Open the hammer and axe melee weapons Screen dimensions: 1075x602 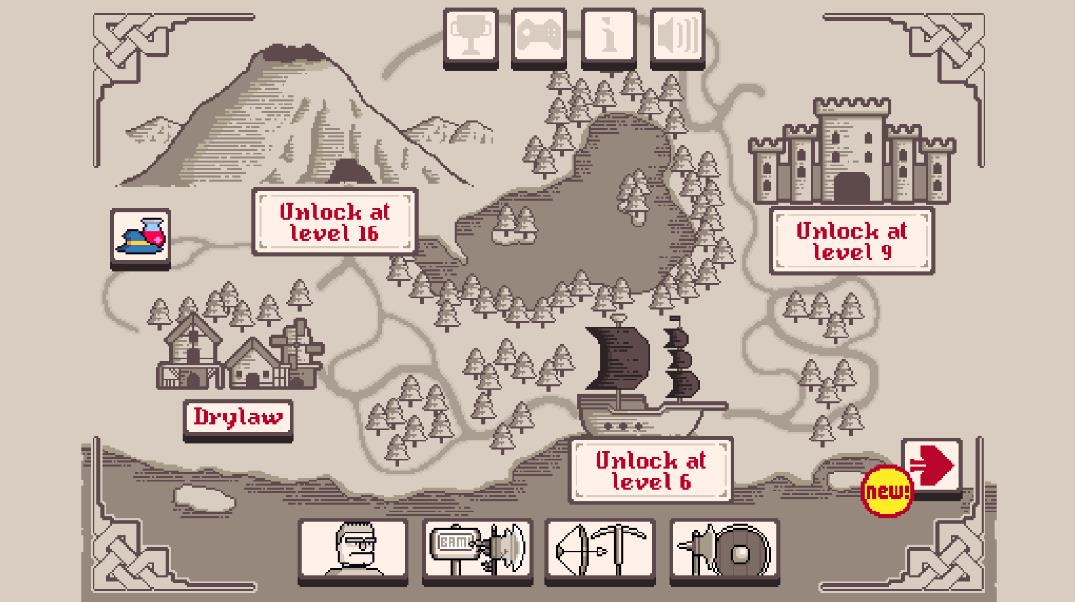click(477, 548)
